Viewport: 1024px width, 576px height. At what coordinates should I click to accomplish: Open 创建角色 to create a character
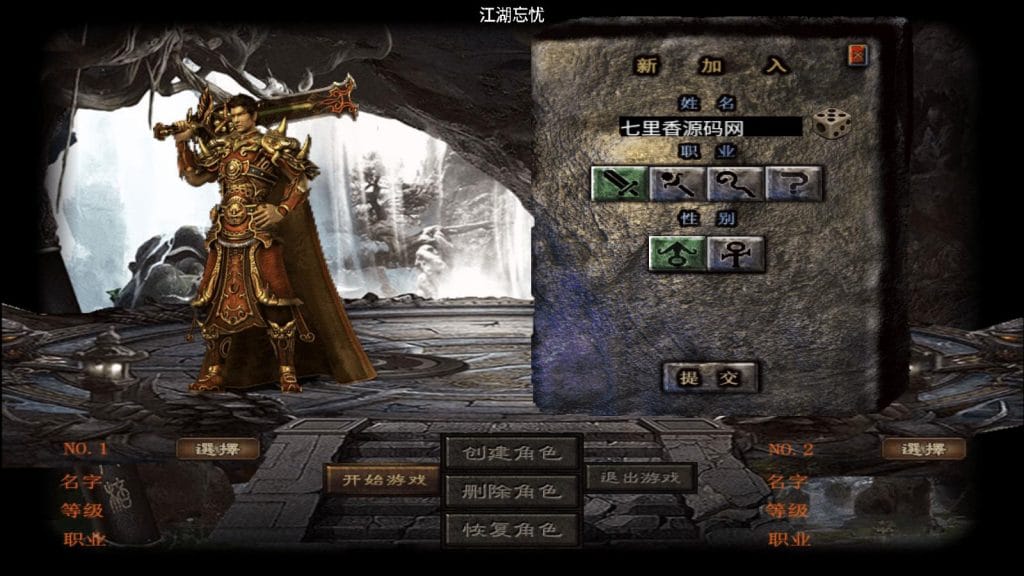(512, 453)
